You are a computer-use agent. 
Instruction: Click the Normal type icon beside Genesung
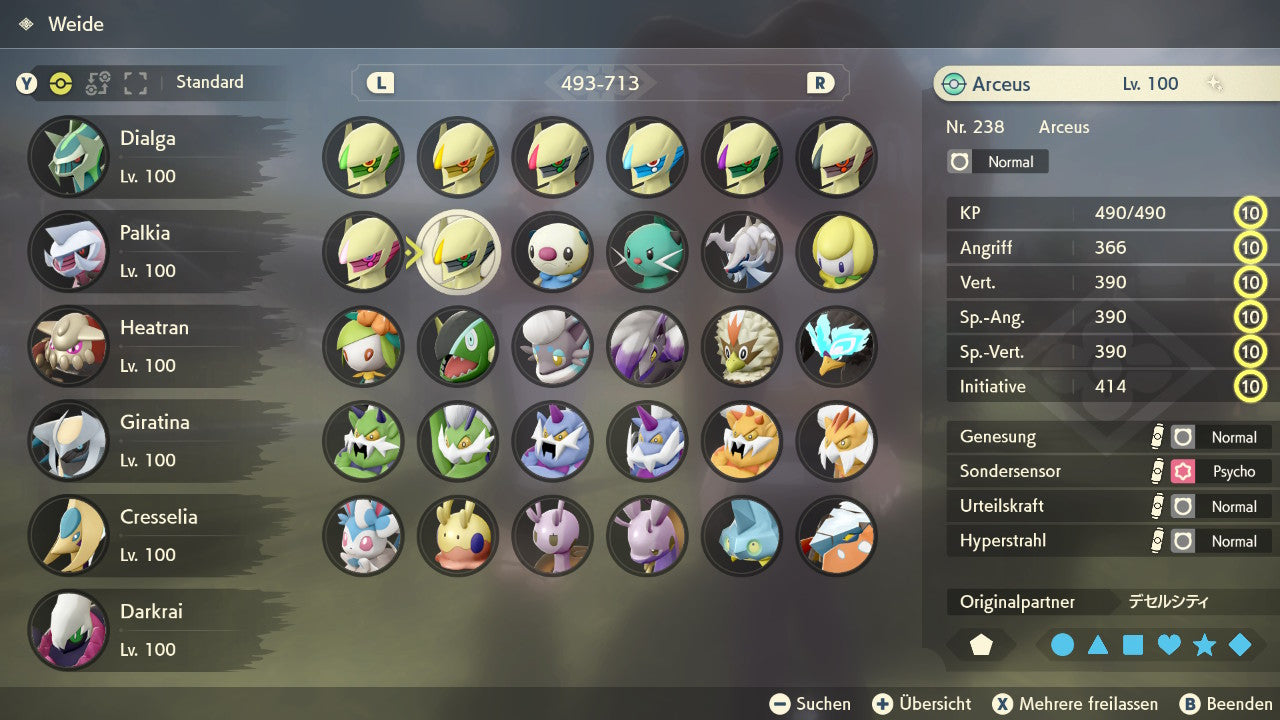pyautogui.click(x=1182, y=437)
